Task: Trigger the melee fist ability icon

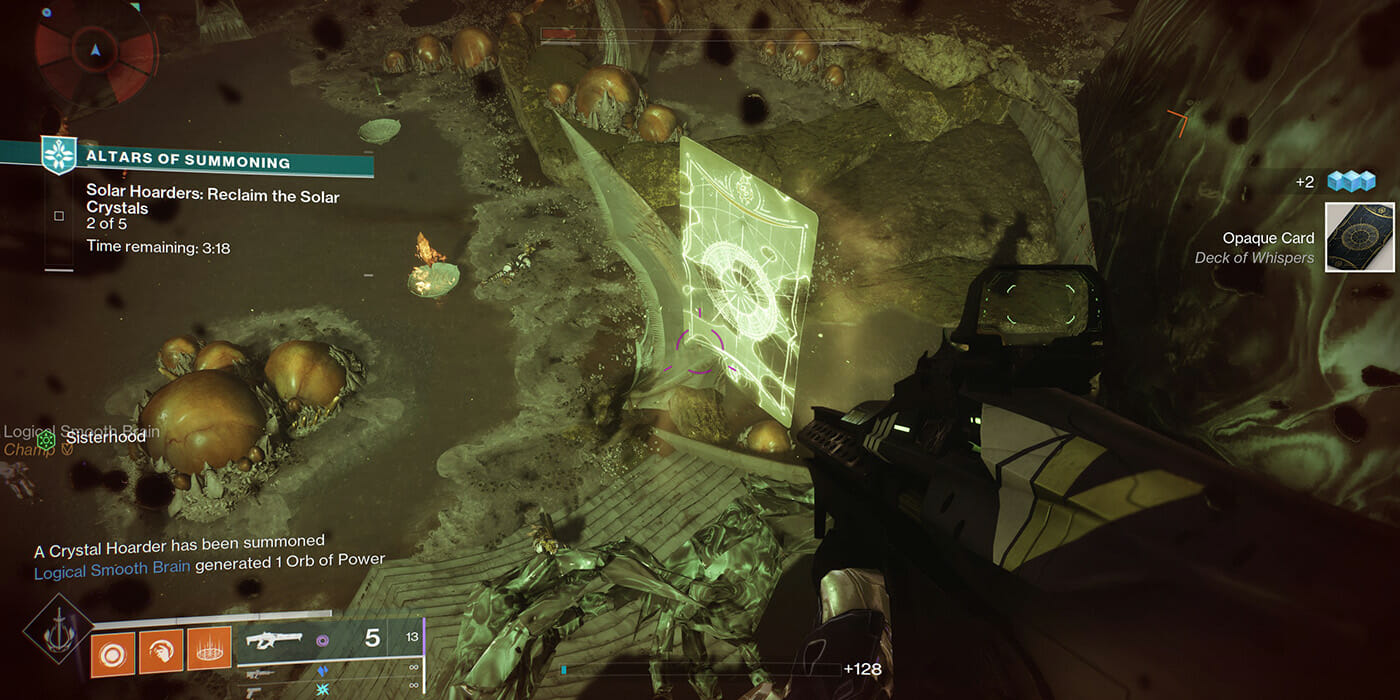Action: tap(161, 650)
